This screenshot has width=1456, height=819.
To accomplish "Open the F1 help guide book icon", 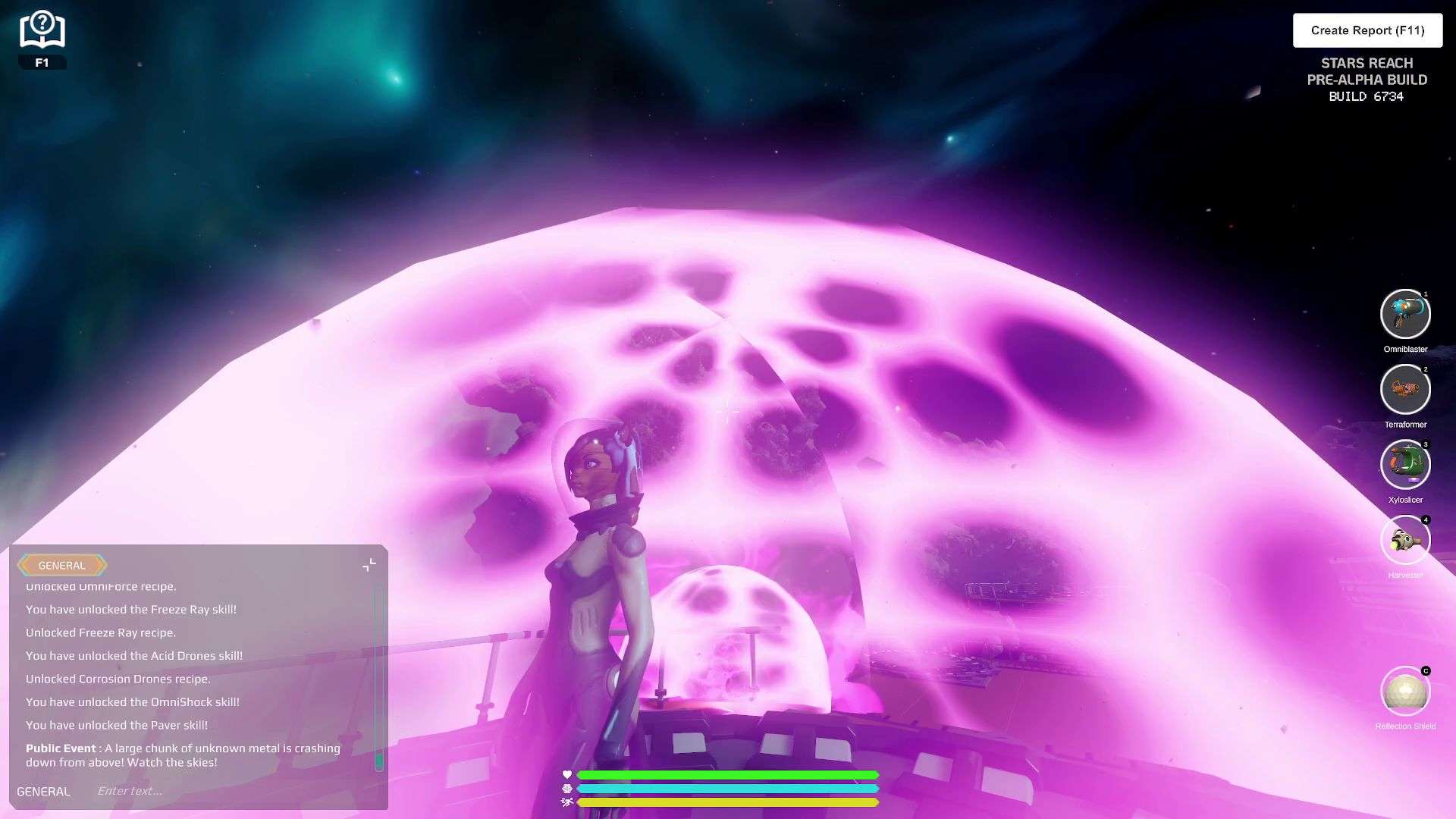I will 42,29.
